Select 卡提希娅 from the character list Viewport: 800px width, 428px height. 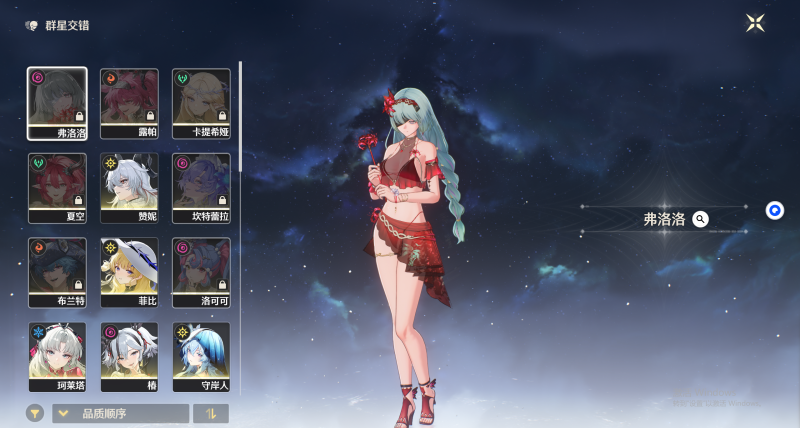201,103
